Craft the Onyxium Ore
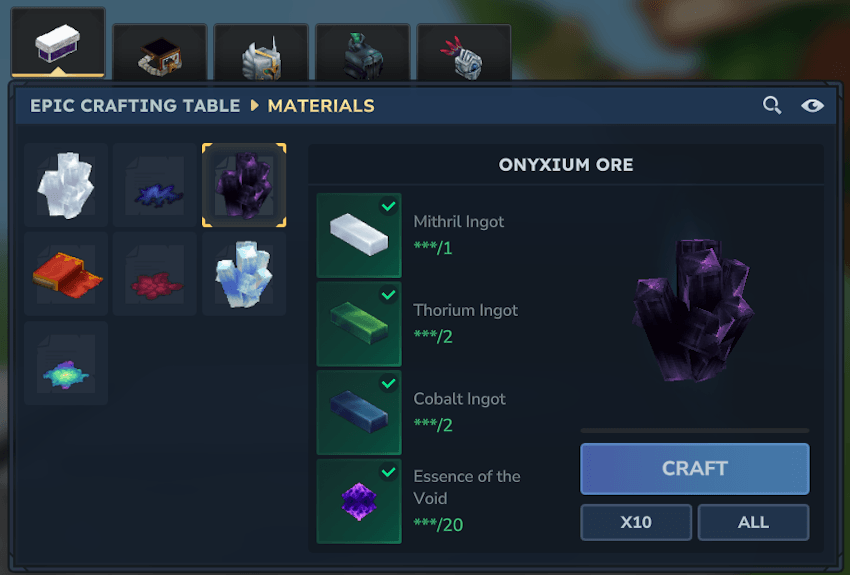850x575 pixels. click(694, 469)
